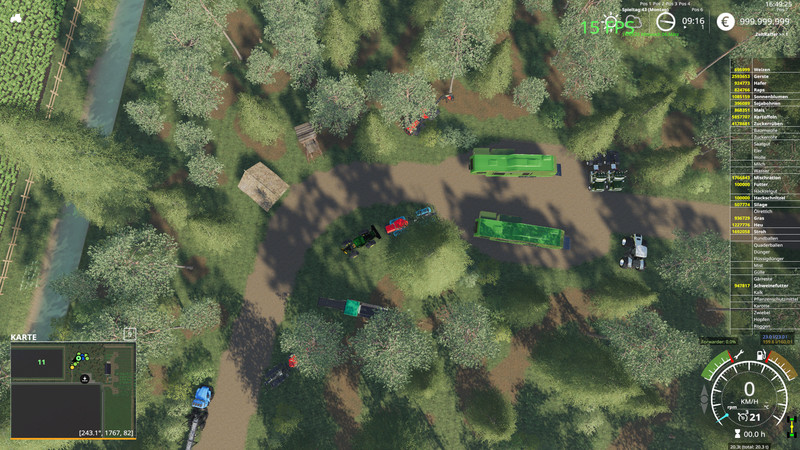Click the euro coin money icon
The image size is (800, 450).
pyautogui.click(x=726, y=20)
